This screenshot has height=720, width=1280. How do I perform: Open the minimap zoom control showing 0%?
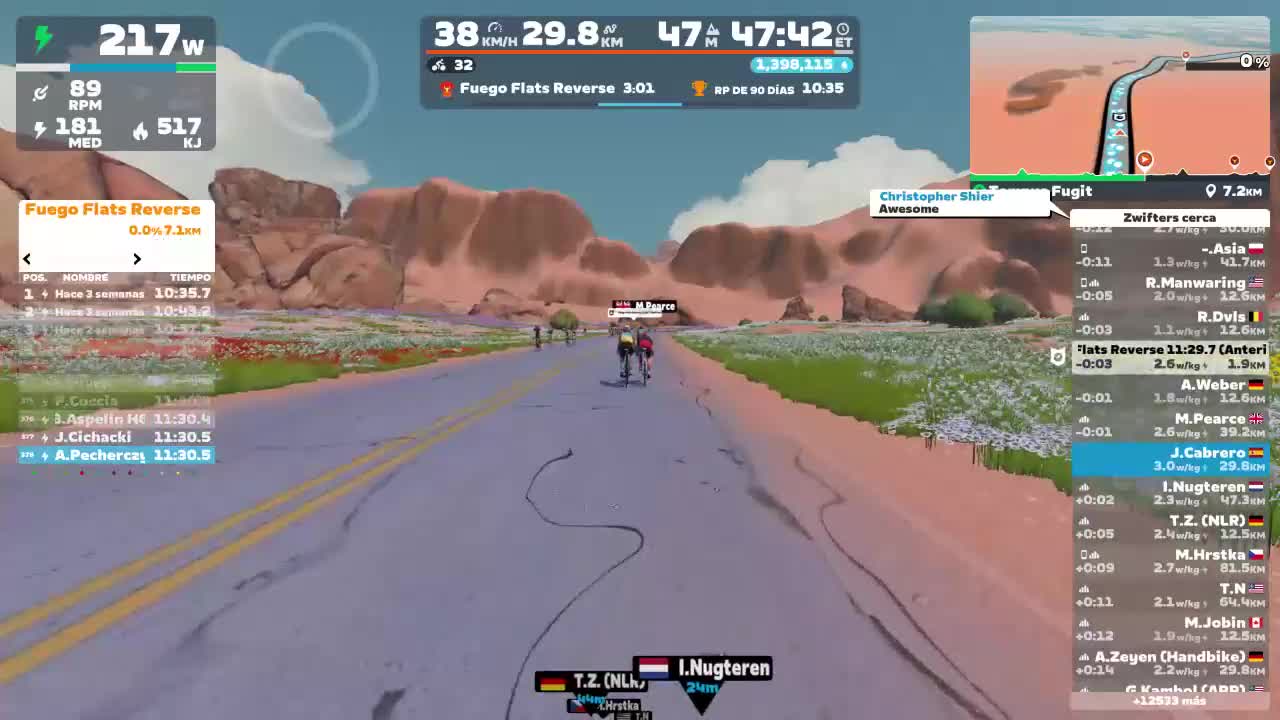click(1256, 61)
